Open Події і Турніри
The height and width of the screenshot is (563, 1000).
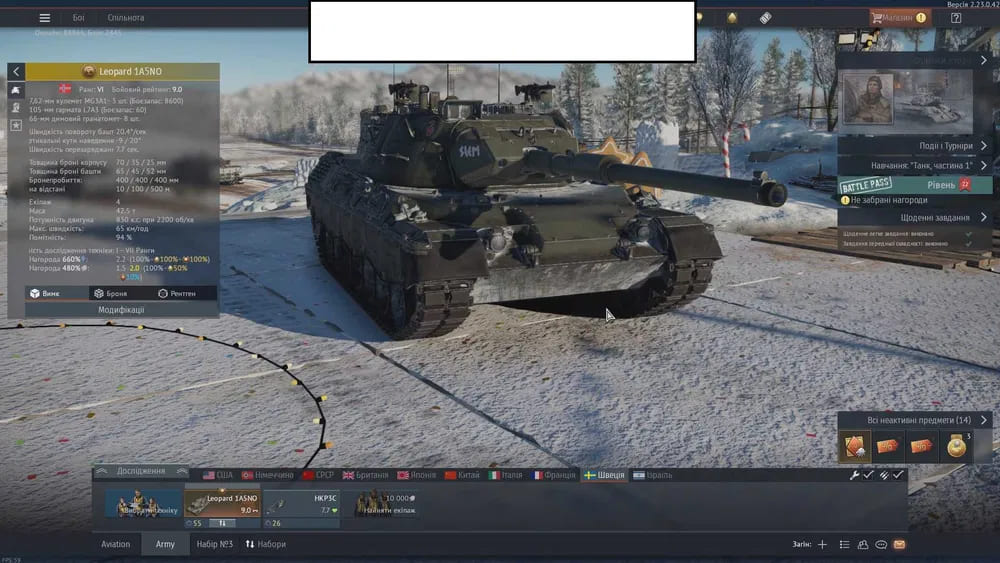[x=914, y=145]
